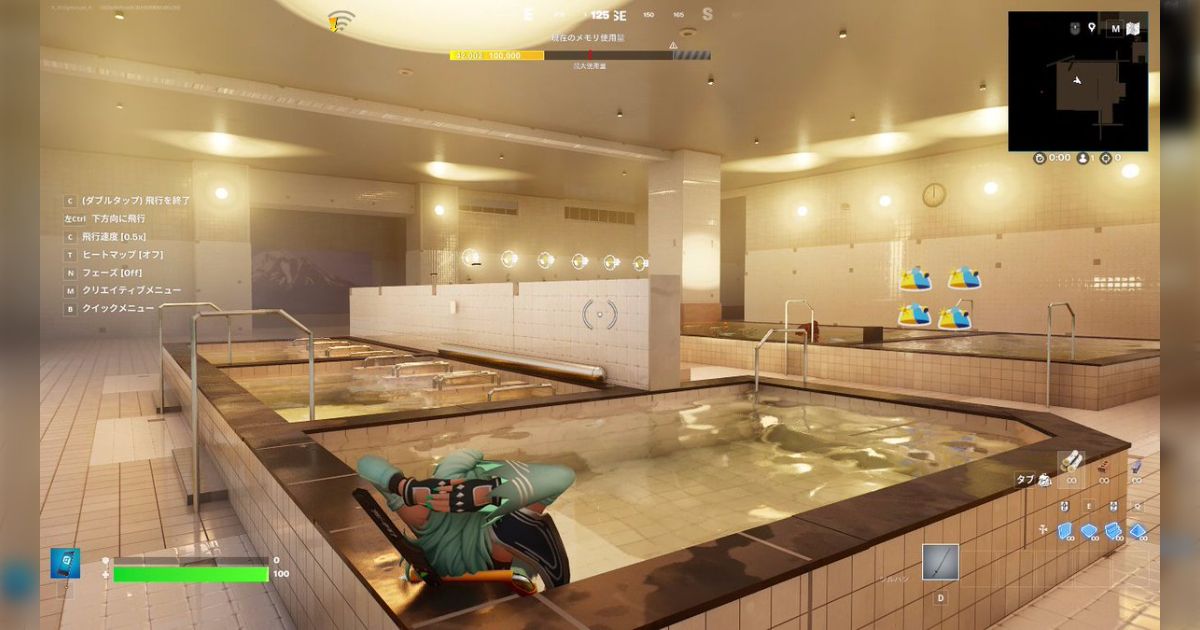Select the wood building material slot
This screenshot has height=630, width=1200.
[x=1071, y=461]
